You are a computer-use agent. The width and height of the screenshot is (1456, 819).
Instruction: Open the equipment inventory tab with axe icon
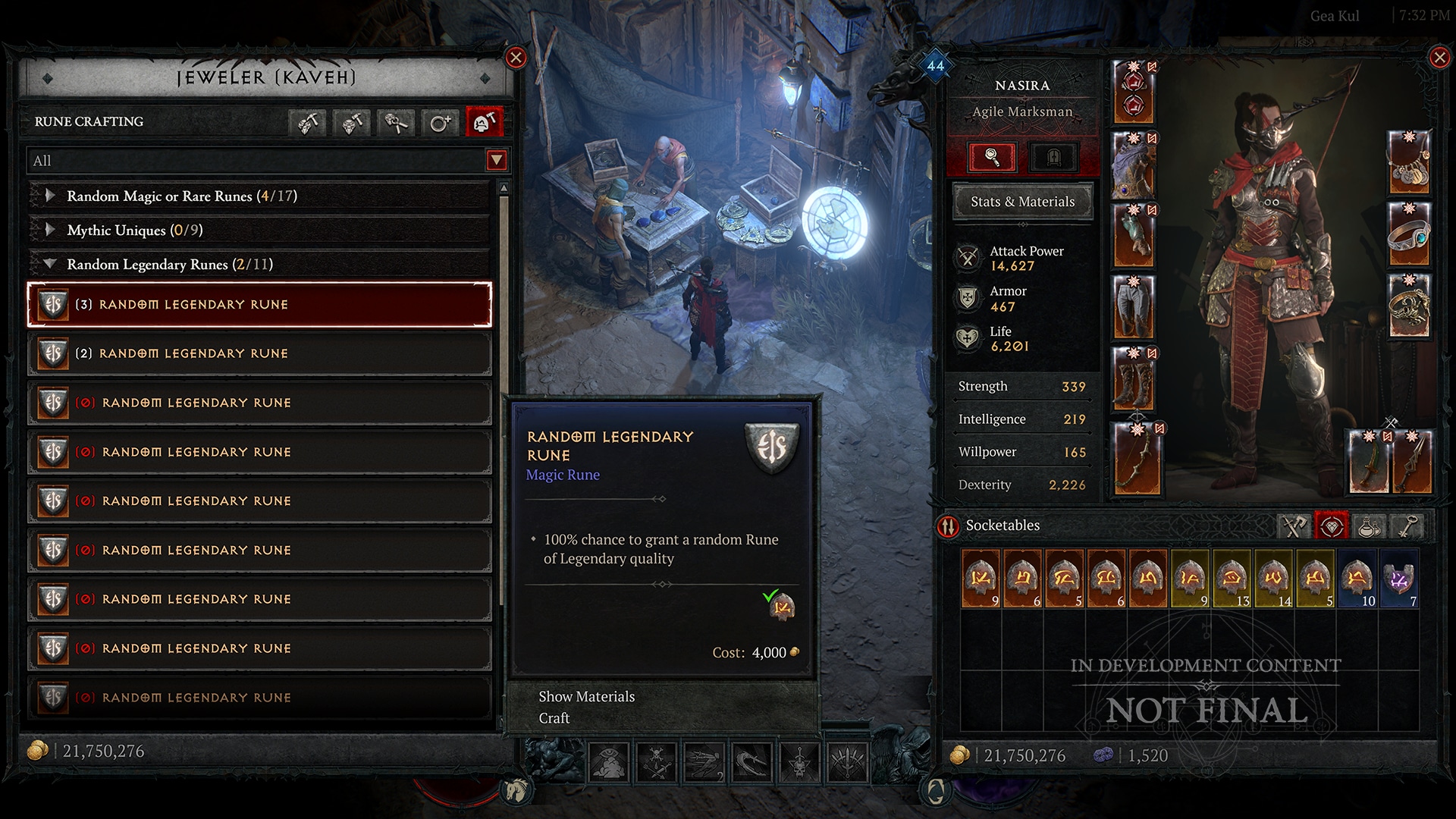click(1294, 526)
